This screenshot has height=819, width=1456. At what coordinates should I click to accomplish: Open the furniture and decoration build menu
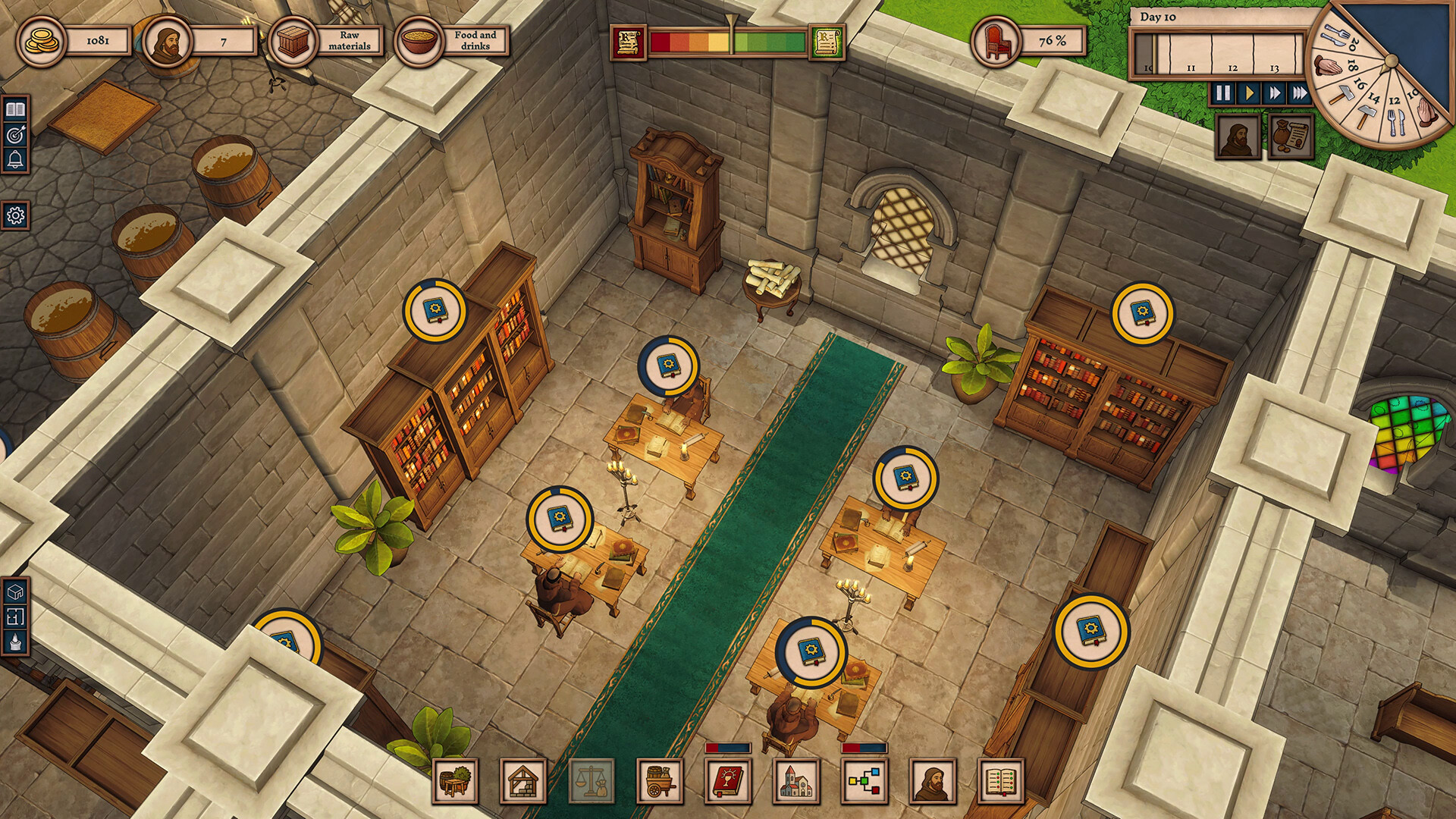tap(455, 781)
